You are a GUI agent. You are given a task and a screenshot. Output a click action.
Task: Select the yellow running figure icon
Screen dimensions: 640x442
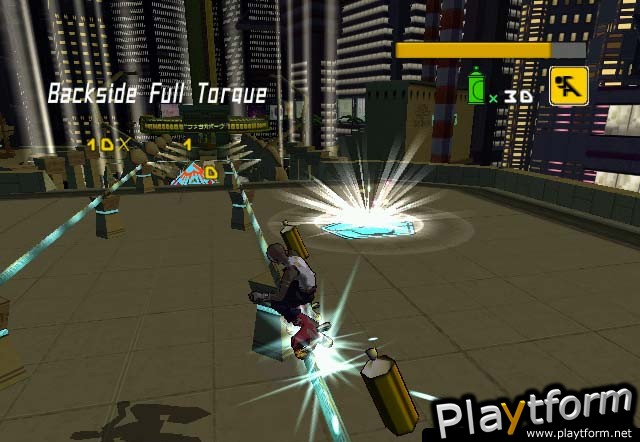567,85
